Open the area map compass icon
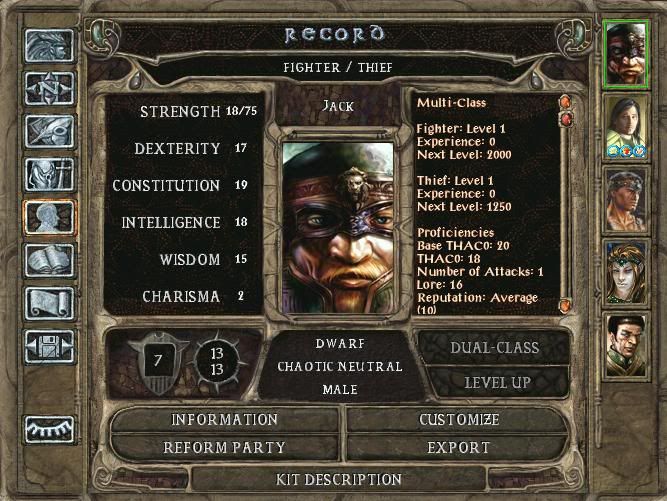The width and height of the screenshot is (667, 501). pos(48,89)
